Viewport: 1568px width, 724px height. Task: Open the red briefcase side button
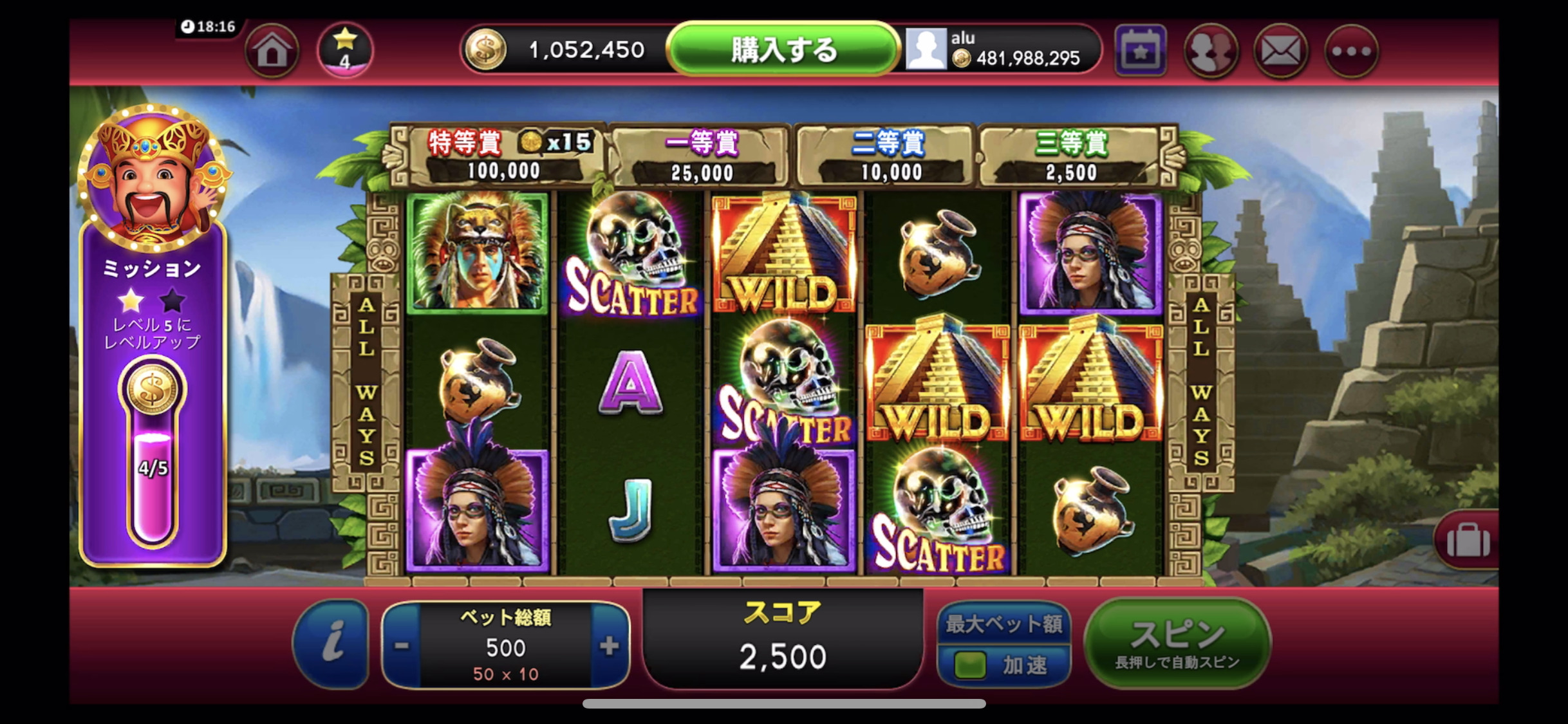[x=1468, y=540]
